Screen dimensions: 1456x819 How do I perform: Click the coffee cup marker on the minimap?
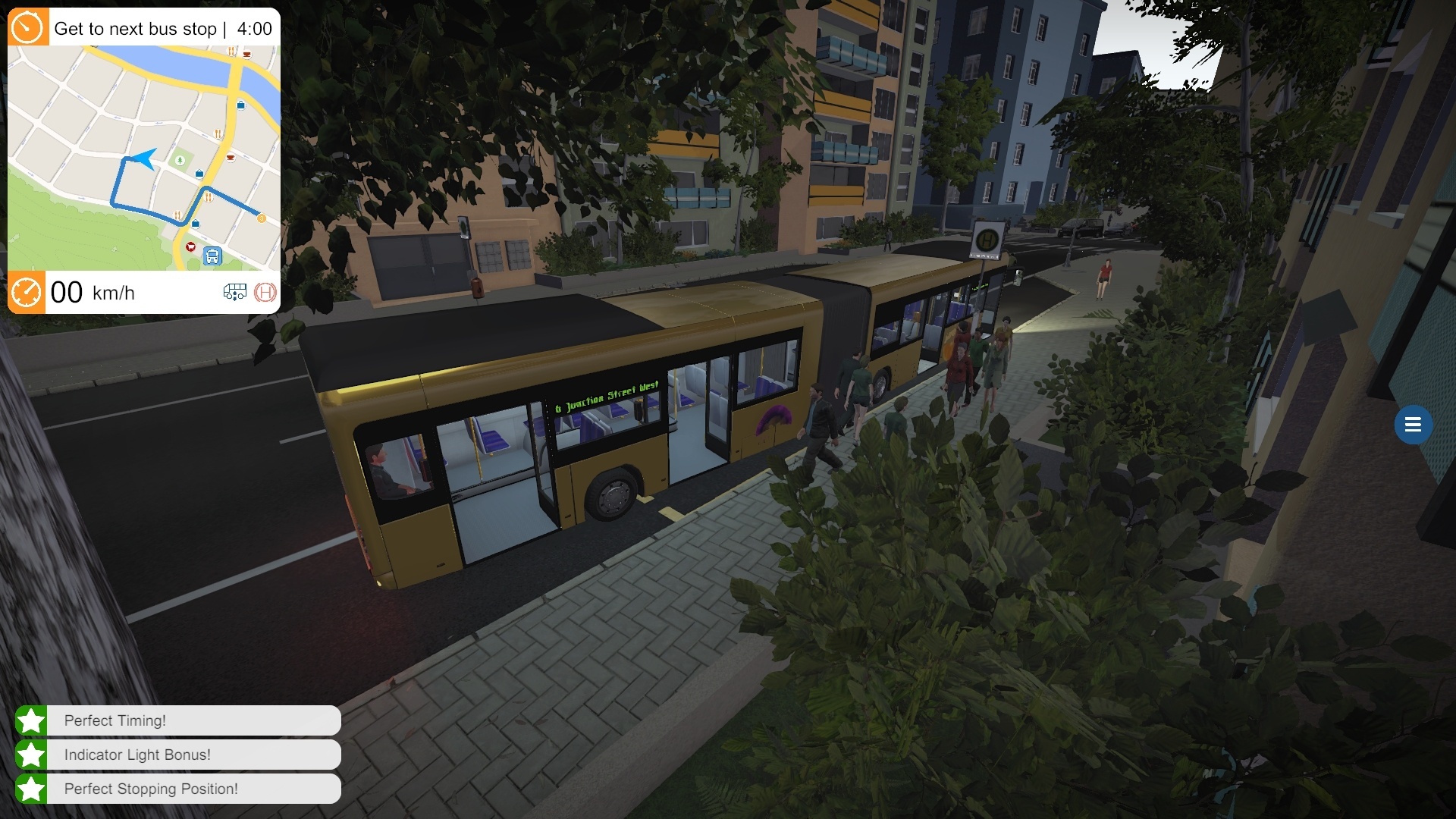pos(230,157)
